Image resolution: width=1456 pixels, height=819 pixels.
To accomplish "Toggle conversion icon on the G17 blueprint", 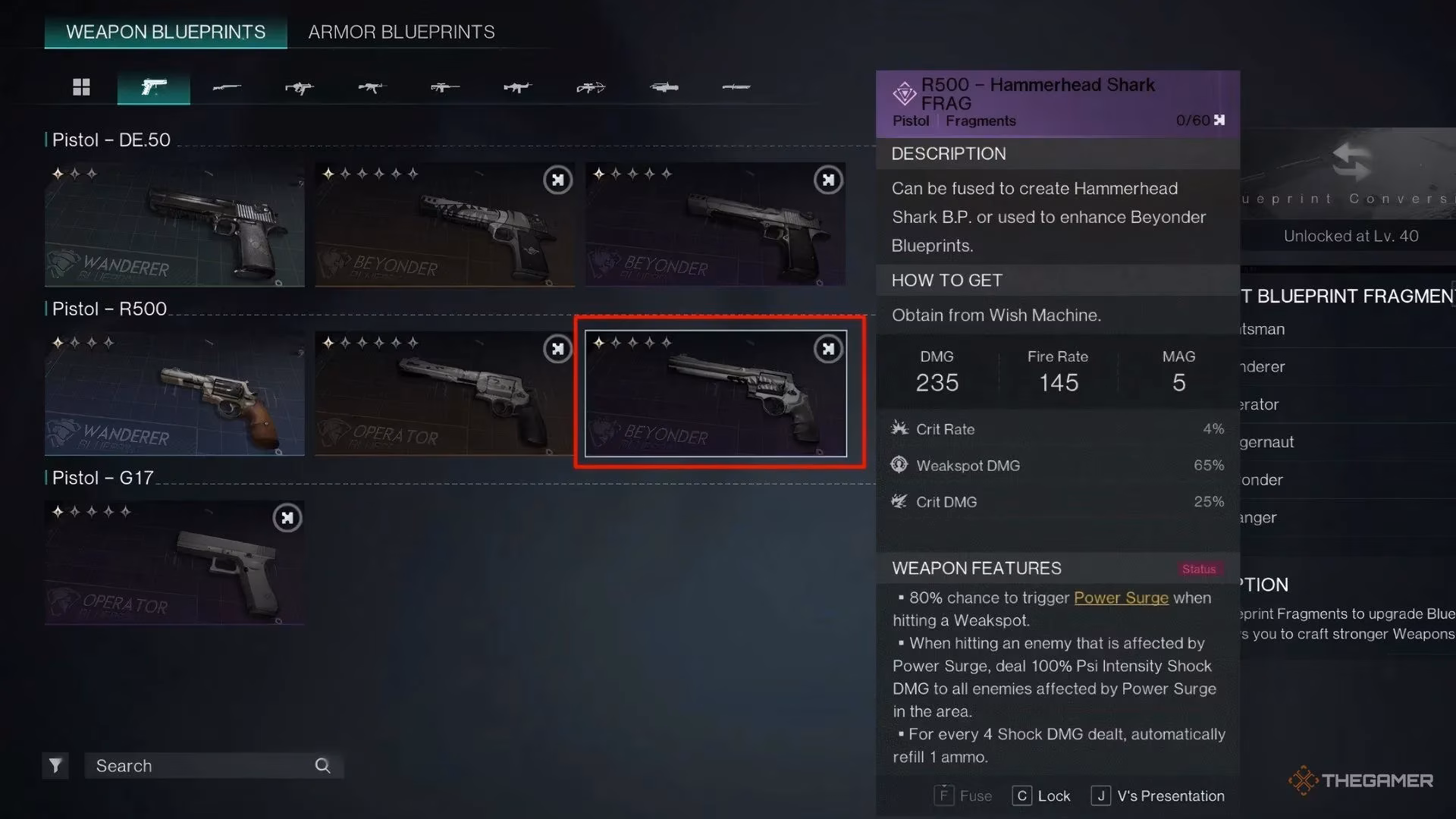I will (x=287, y=518).
